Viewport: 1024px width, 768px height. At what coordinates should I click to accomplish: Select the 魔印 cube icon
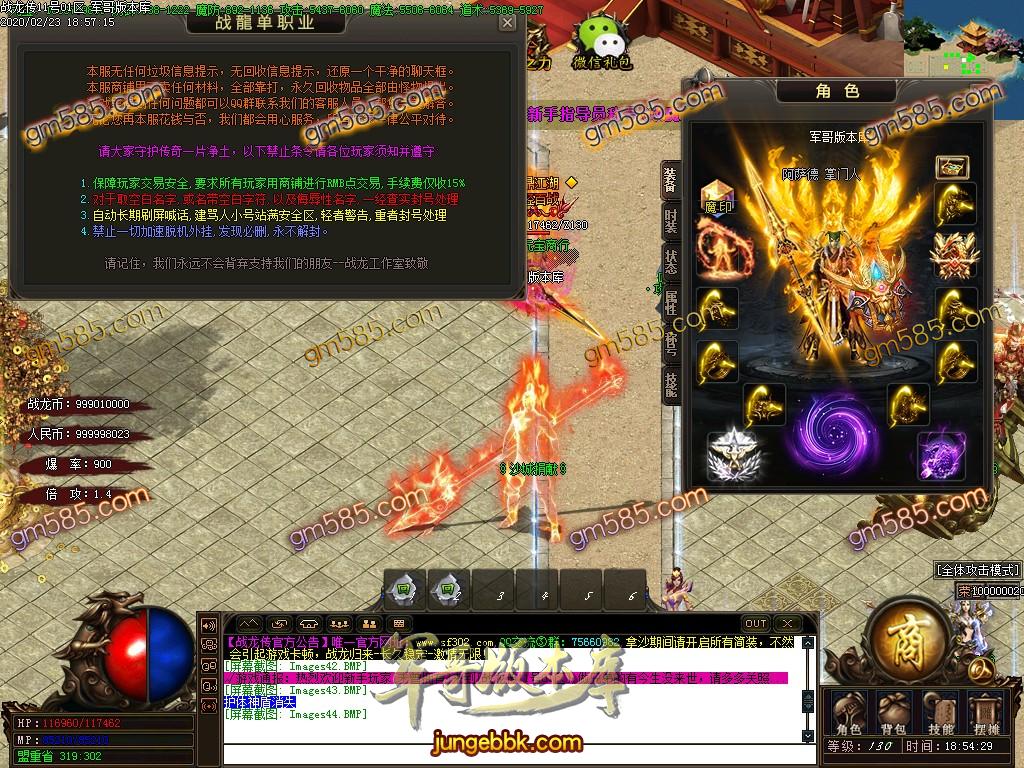click(x=718, y=196)
